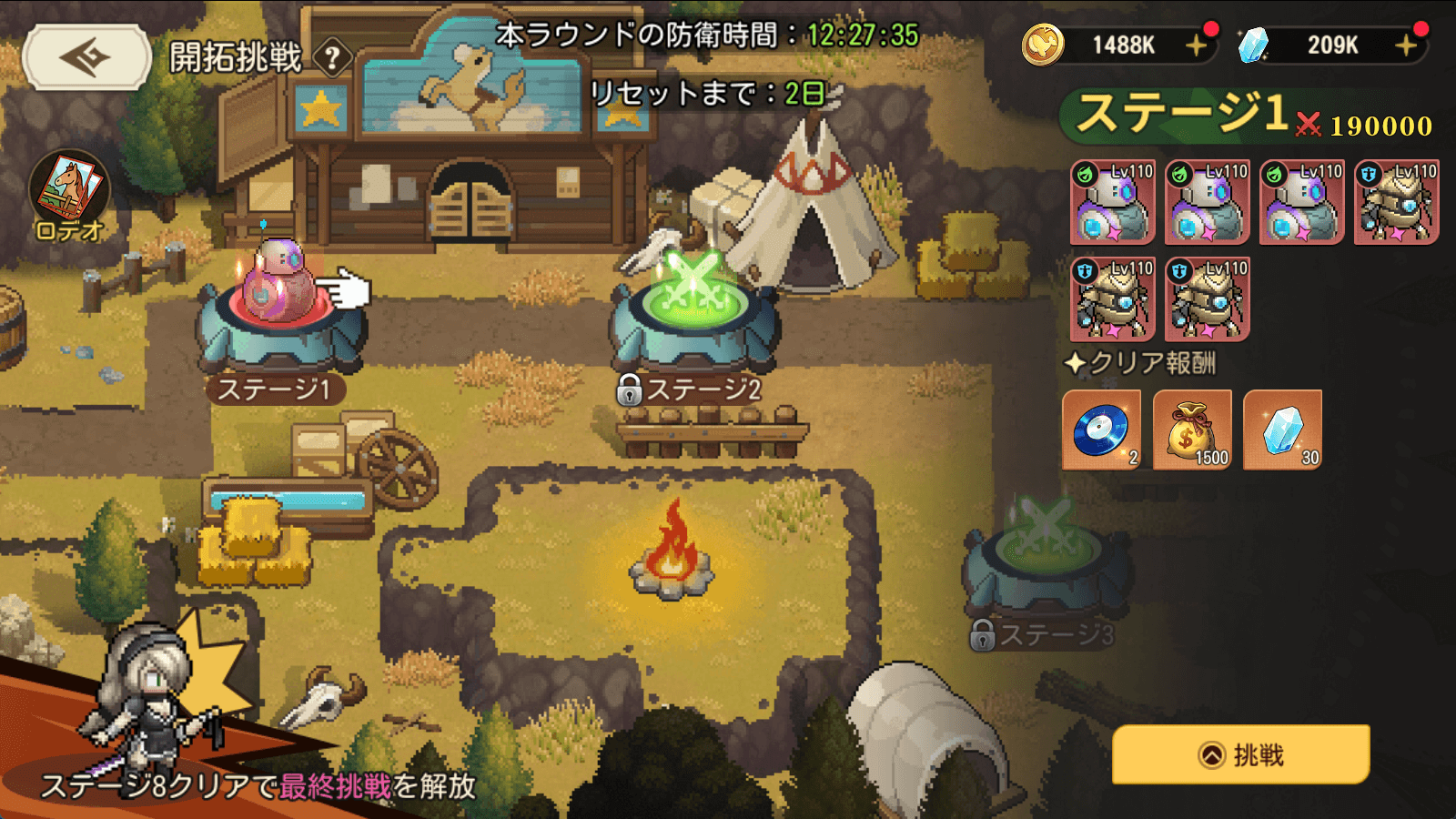This screenshot has height=819, width=1456.
Task: Inspect the blue disc reward item
Action: (x=1101, y=430)
